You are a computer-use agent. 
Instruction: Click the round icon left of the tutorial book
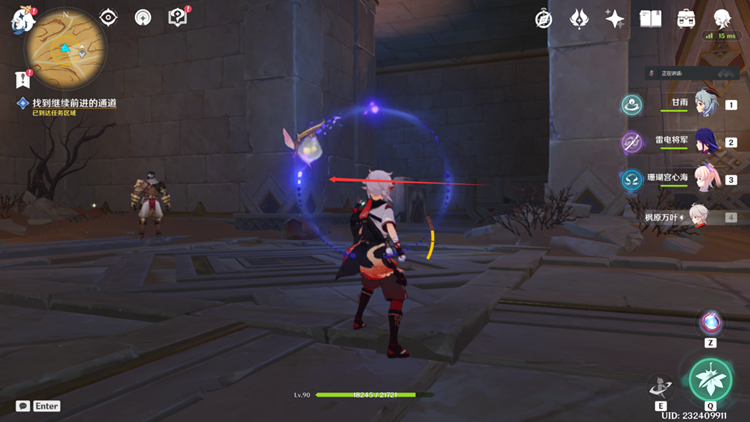[x=143, y=18]
